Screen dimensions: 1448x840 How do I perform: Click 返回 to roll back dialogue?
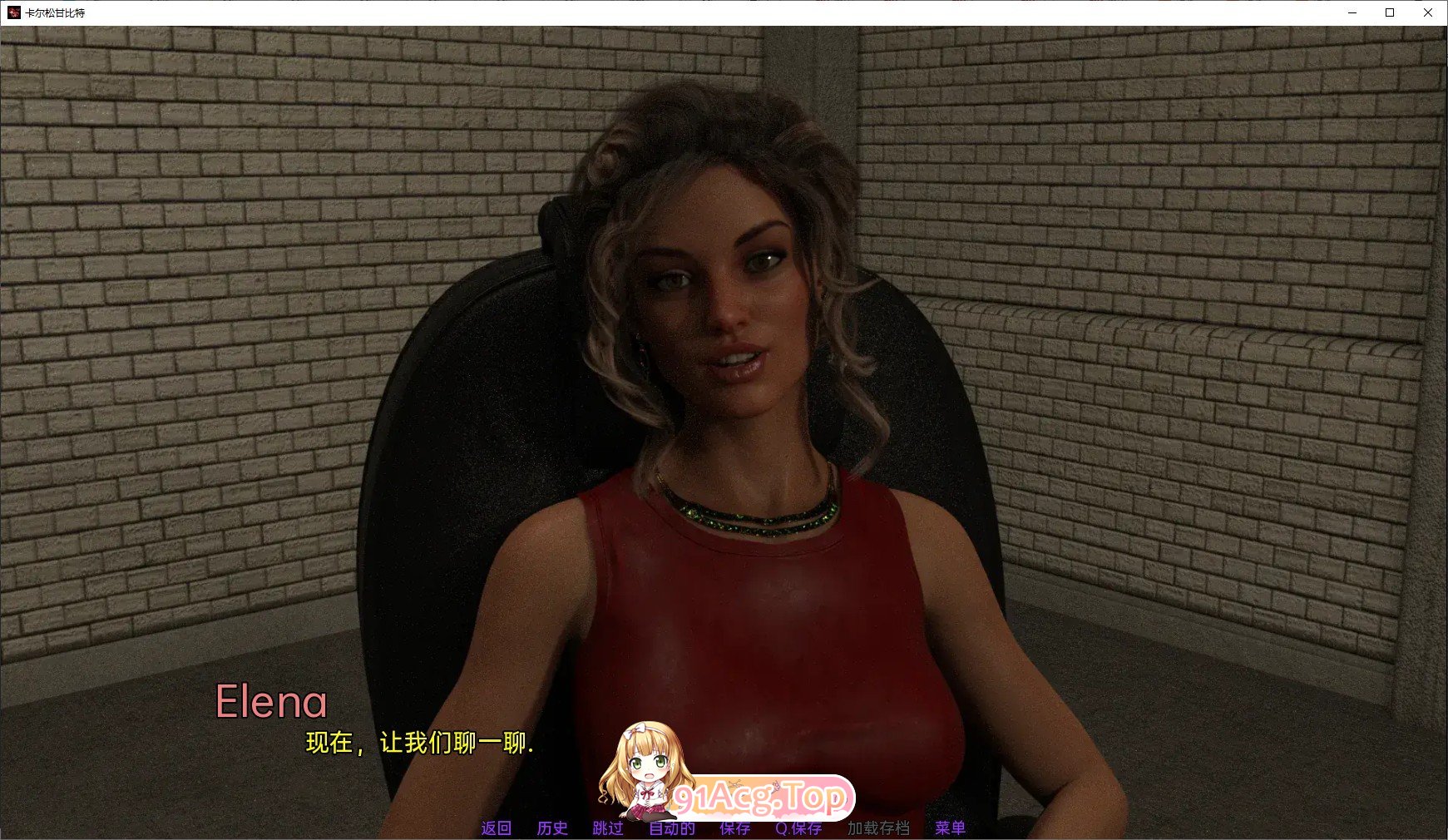point(495,828)
